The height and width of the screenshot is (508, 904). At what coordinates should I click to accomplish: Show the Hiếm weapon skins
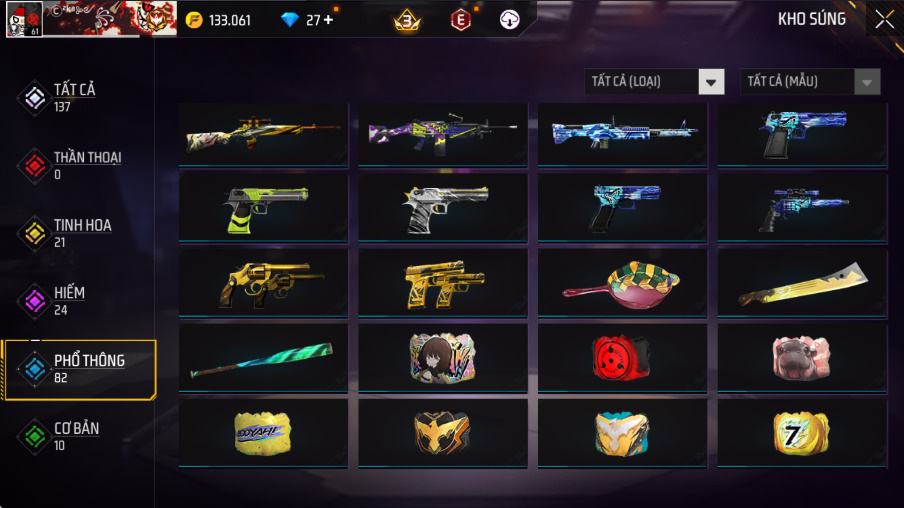click(x=69, y=300)
